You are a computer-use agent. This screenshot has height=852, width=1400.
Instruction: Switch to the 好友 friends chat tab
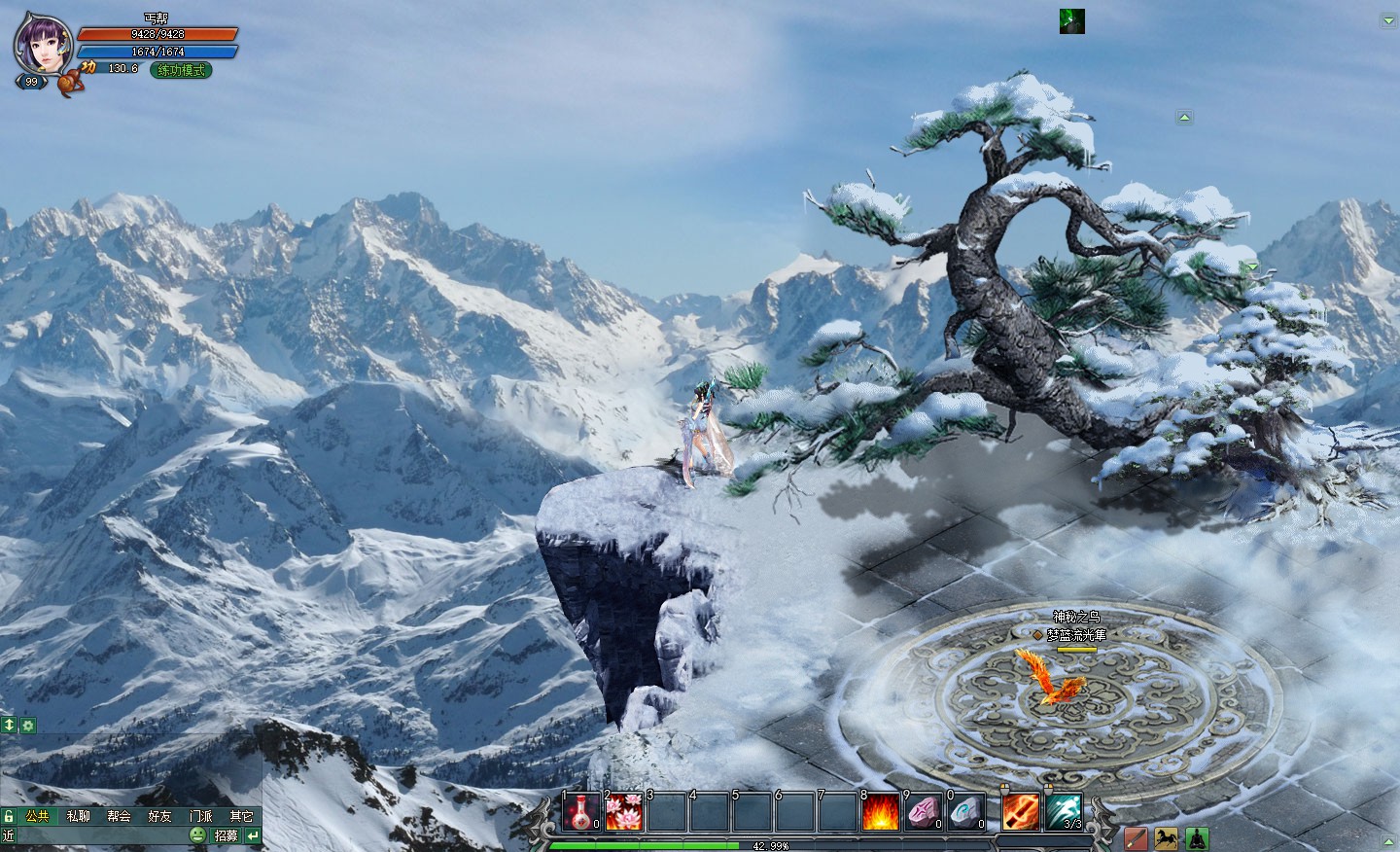pyautogui.click(x=159, y=817)
